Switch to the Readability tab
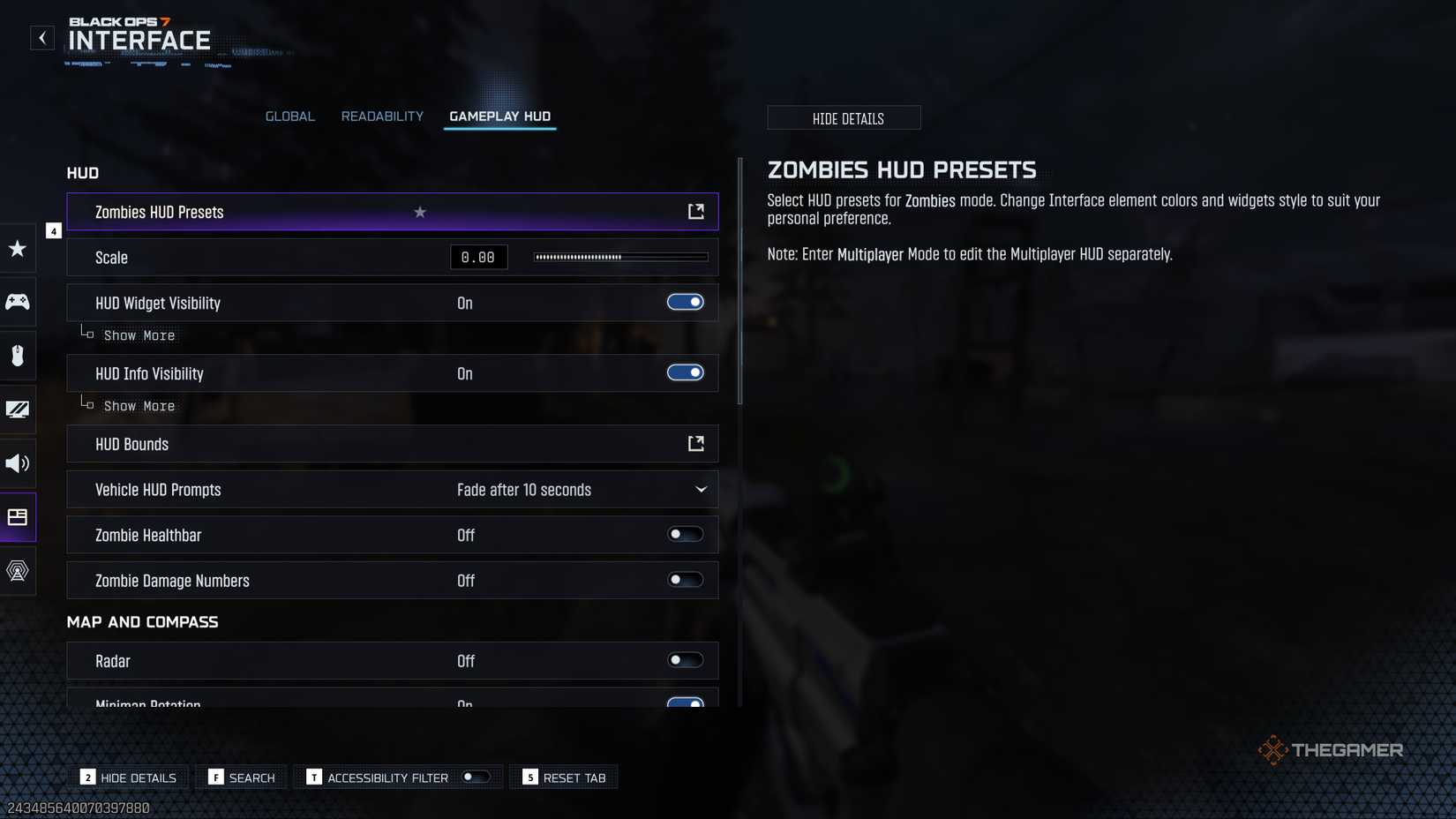The width and height of the screenshot is (1456, 819). tap(382, 116)
